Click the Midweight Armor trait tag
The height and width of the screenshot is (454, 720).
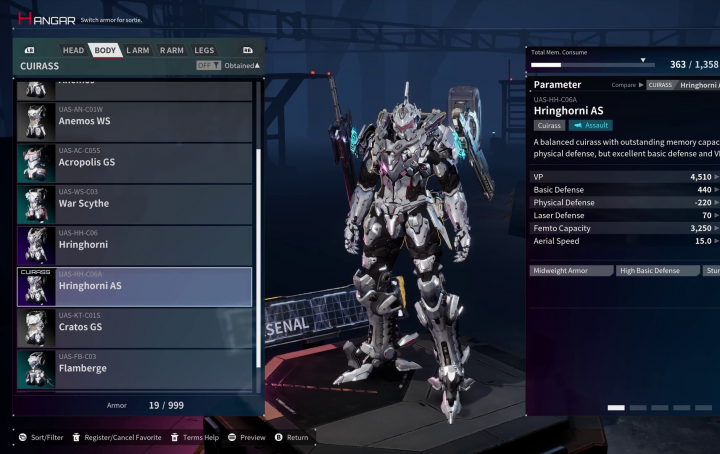click(x=572, y=271)
